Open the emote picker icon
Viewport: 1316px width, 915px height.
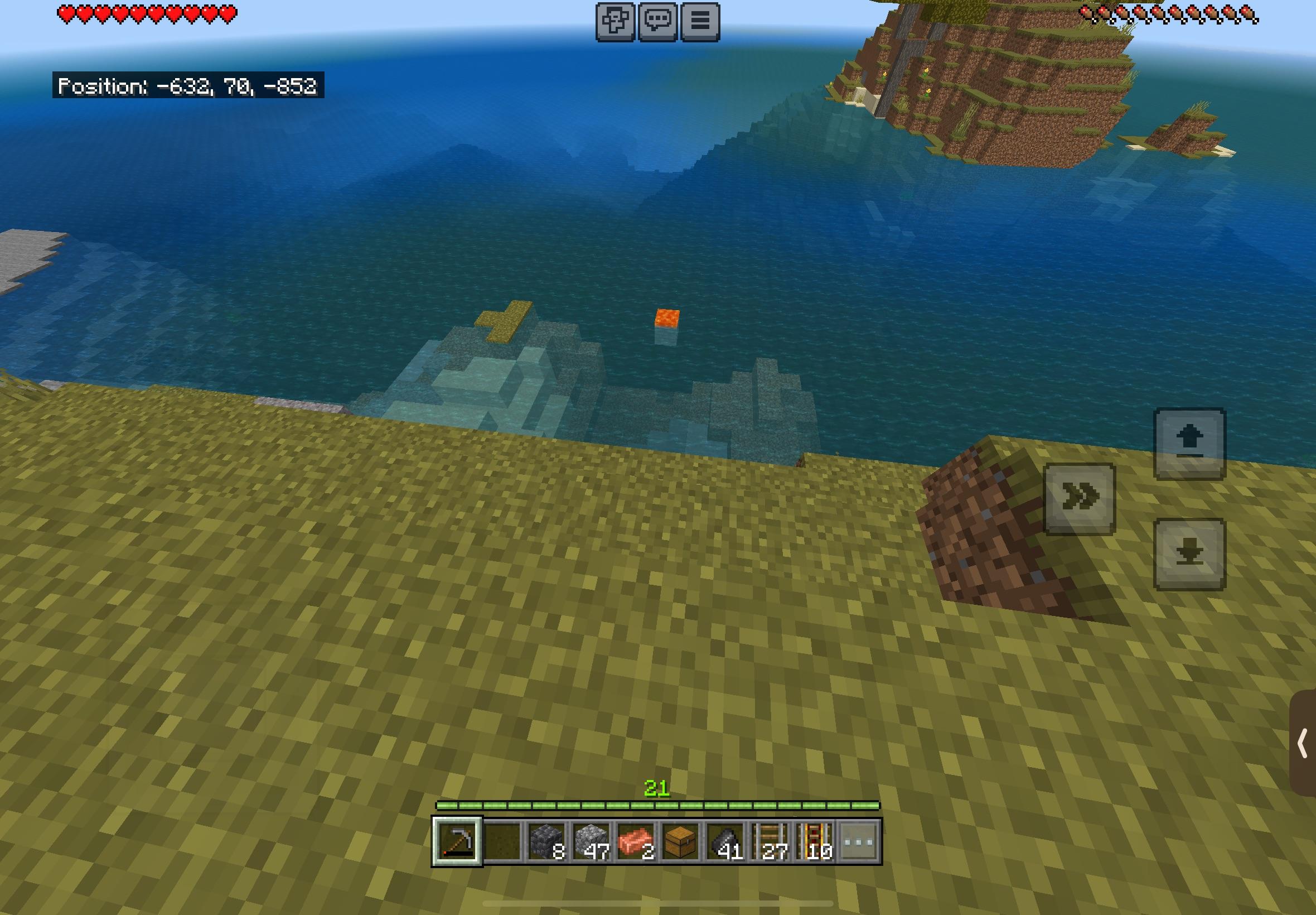tap(615, 21)
